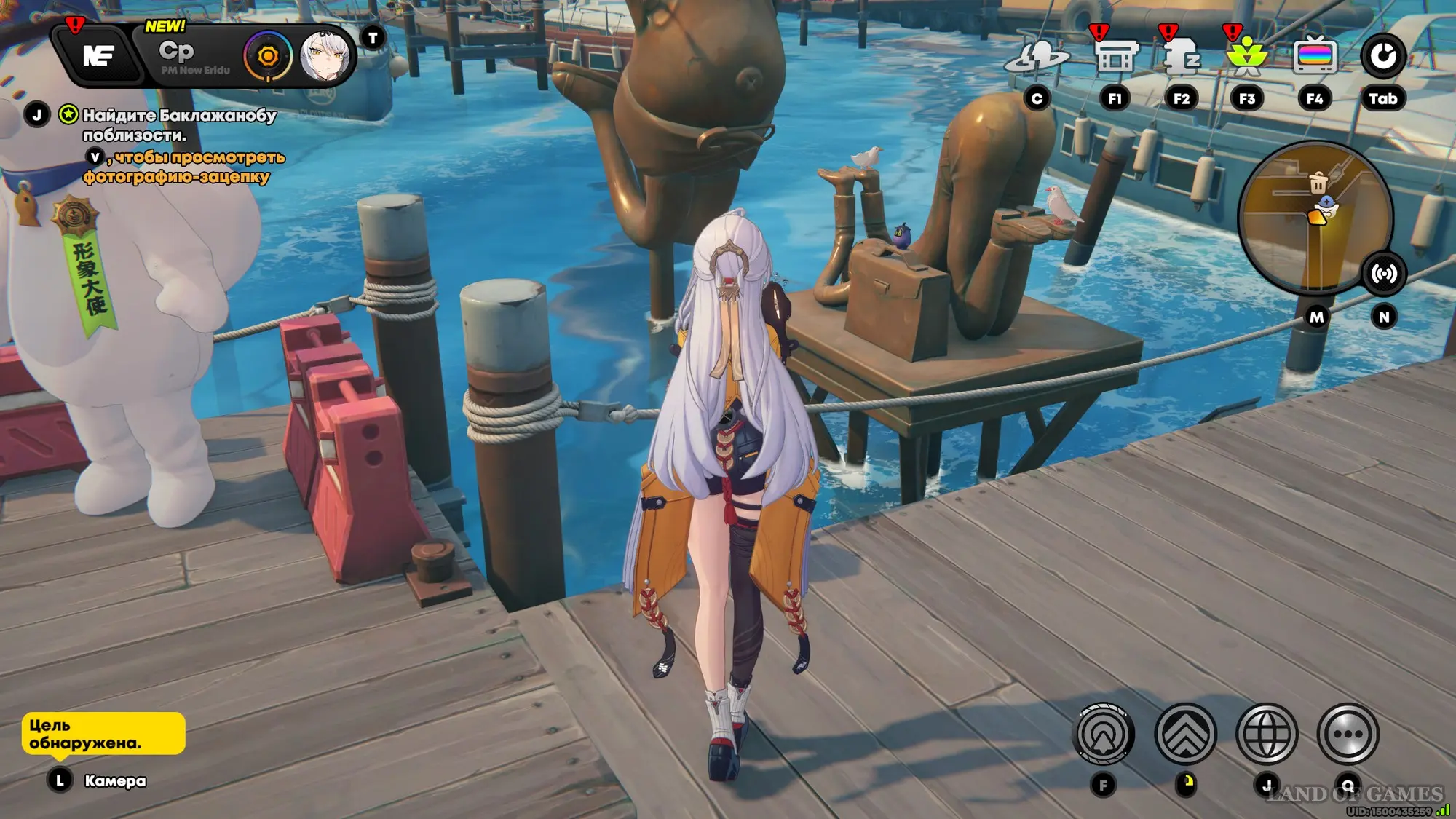Open the rainbow TV icon
This screenshot has height=819, width=1456.
1314,56
